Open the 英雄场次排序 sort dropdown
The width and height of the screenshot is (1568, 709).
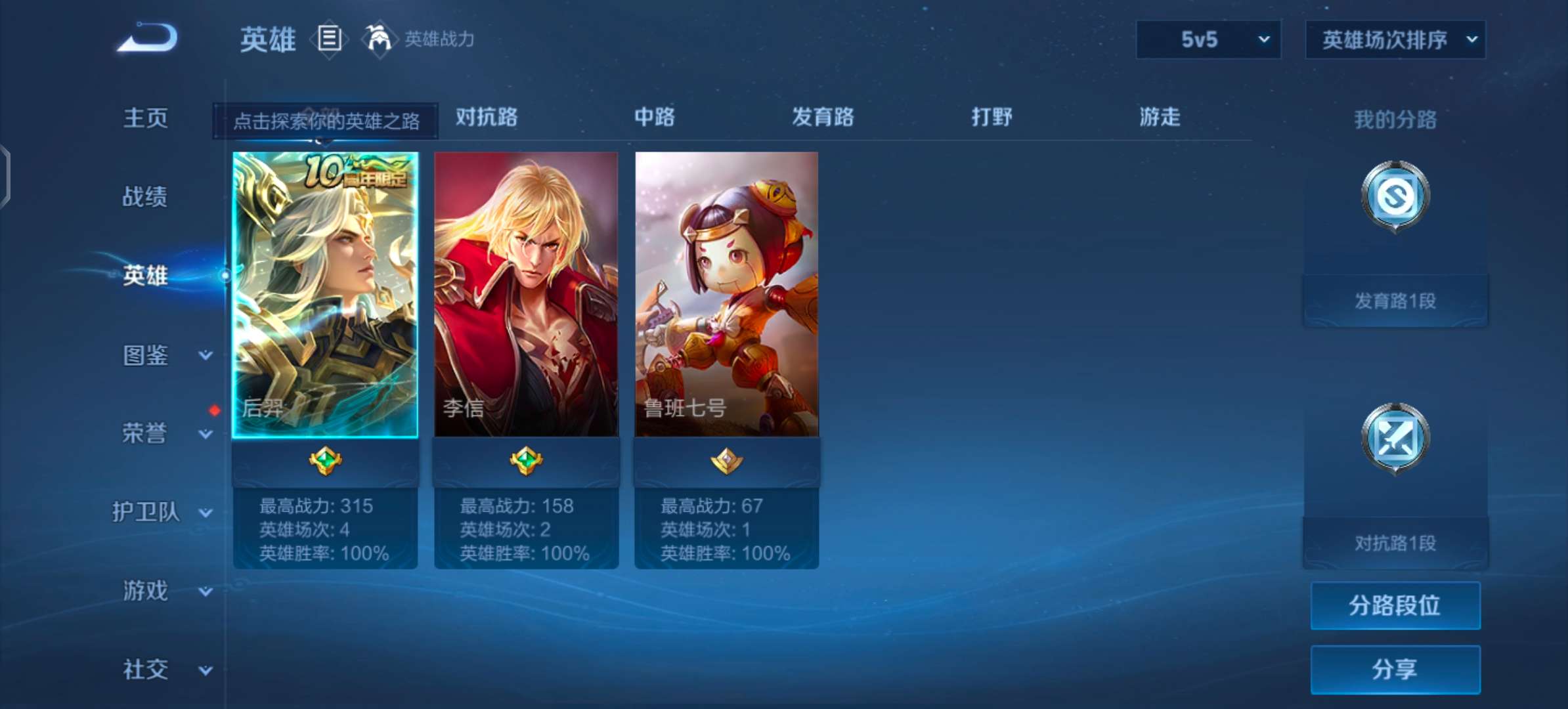click(1395, 39)
